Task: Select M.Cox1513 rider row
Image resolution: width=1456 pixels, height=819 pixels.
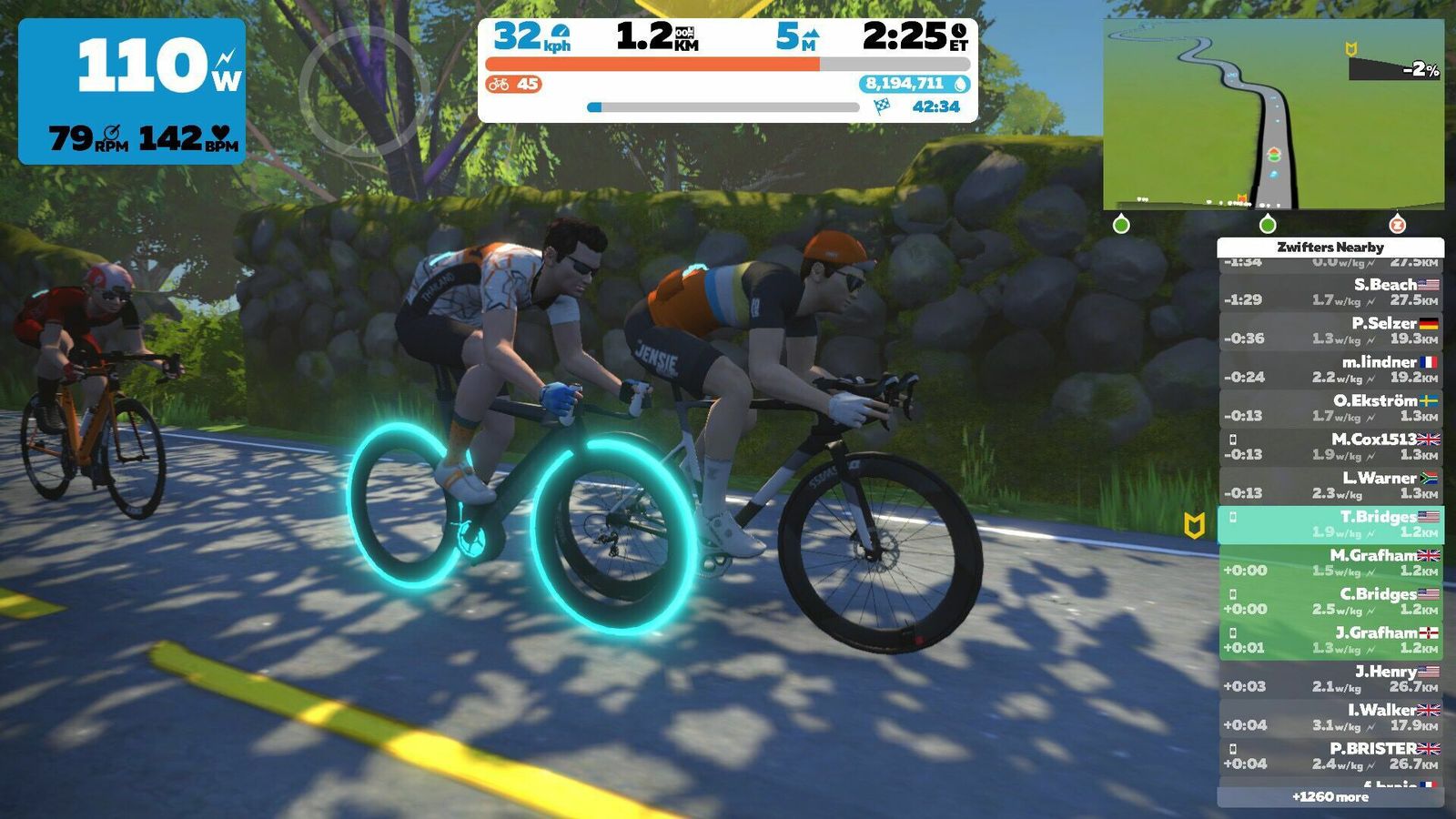Action: click(1330, 447)
